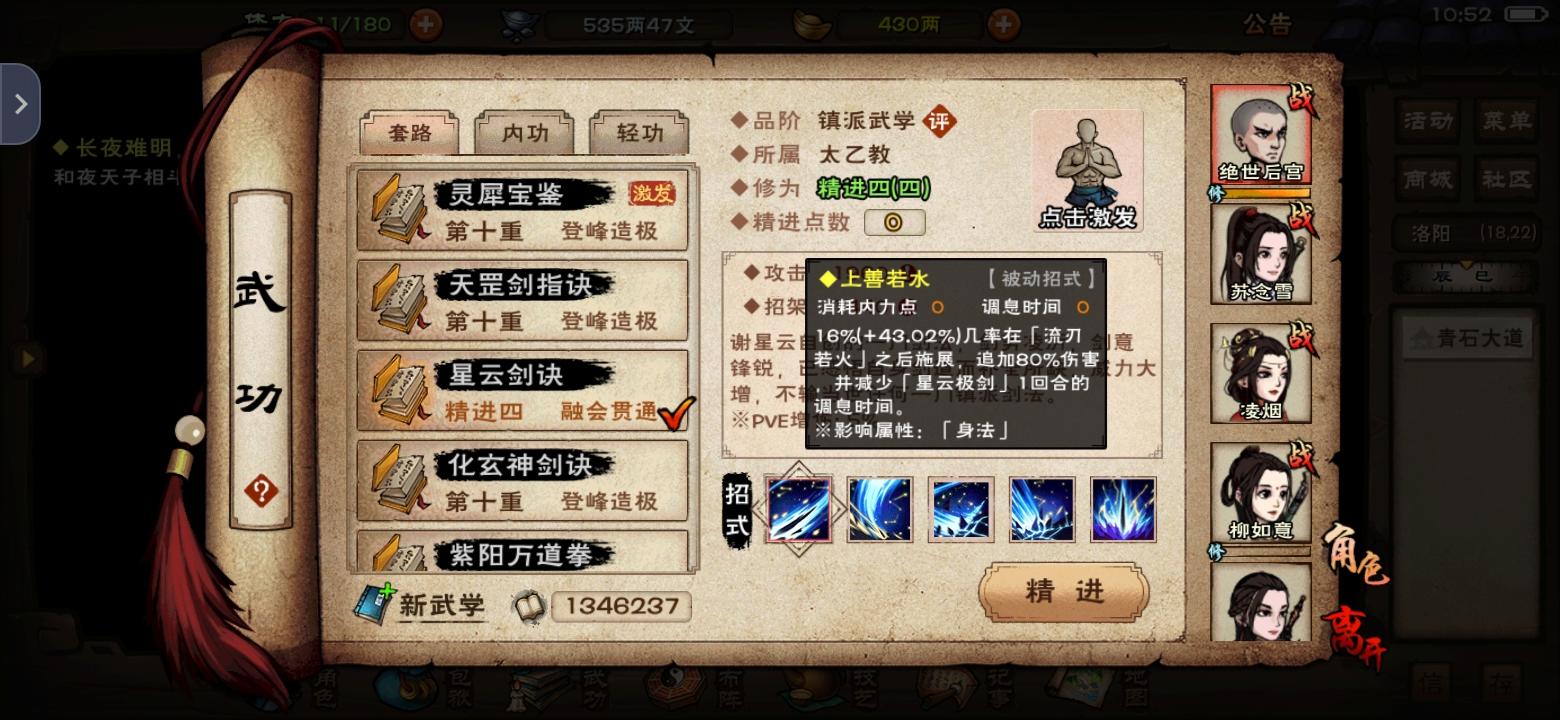Open the 公告 announcement at top

point(1267,23)
